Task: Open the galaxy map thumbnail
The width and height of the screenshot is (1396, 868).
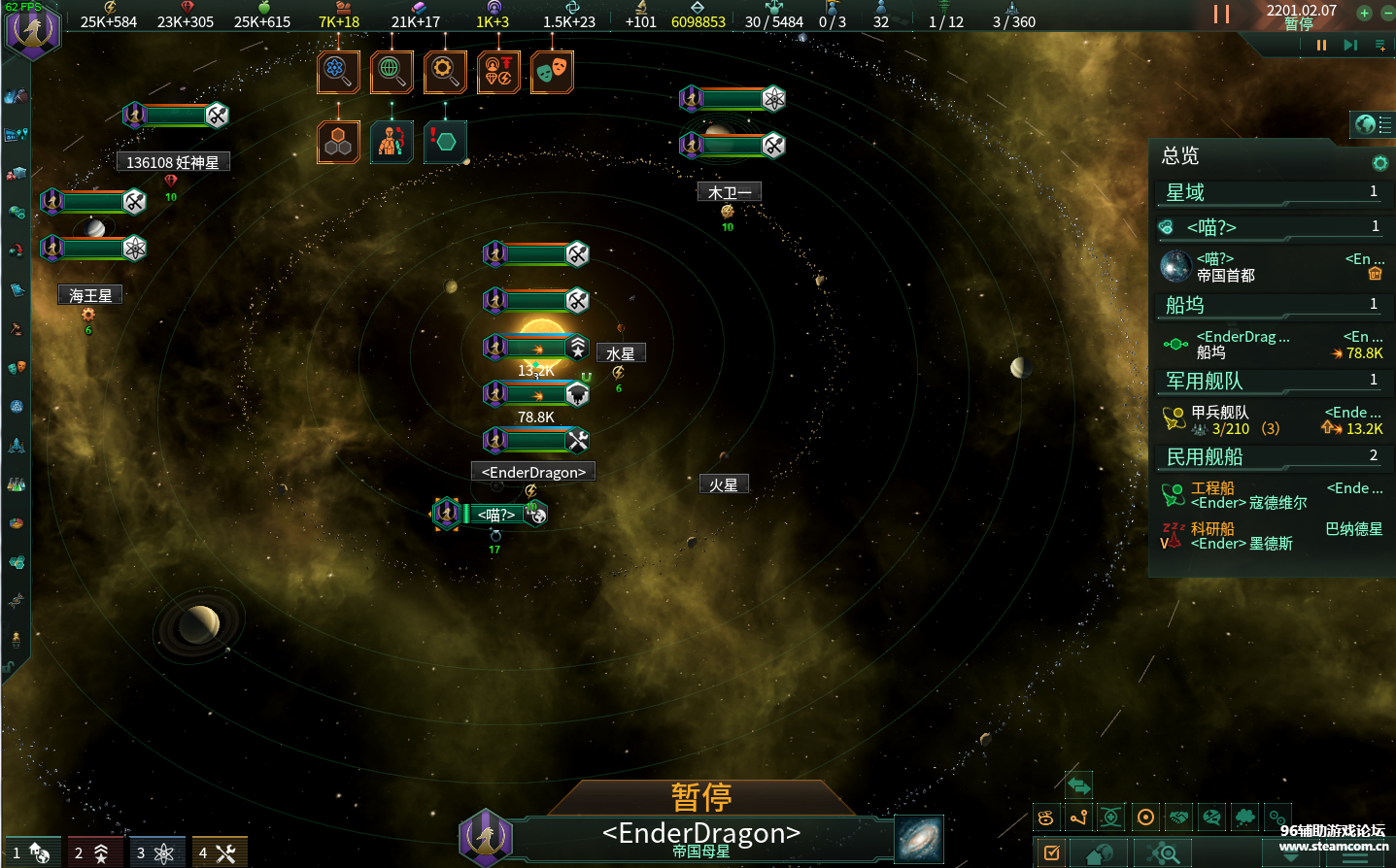Action: (918, 840)
